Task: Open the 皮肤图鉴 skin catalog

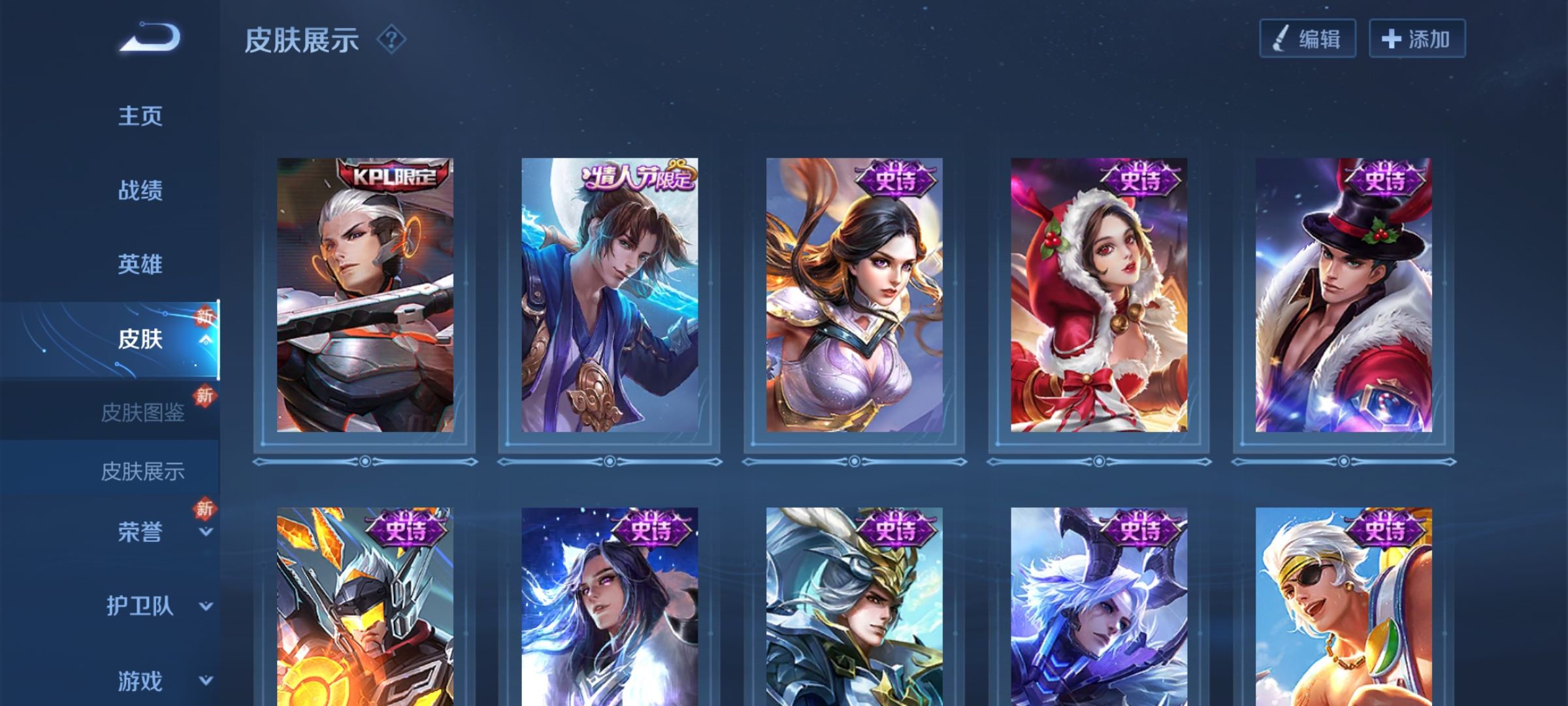Action: (142, 412)
